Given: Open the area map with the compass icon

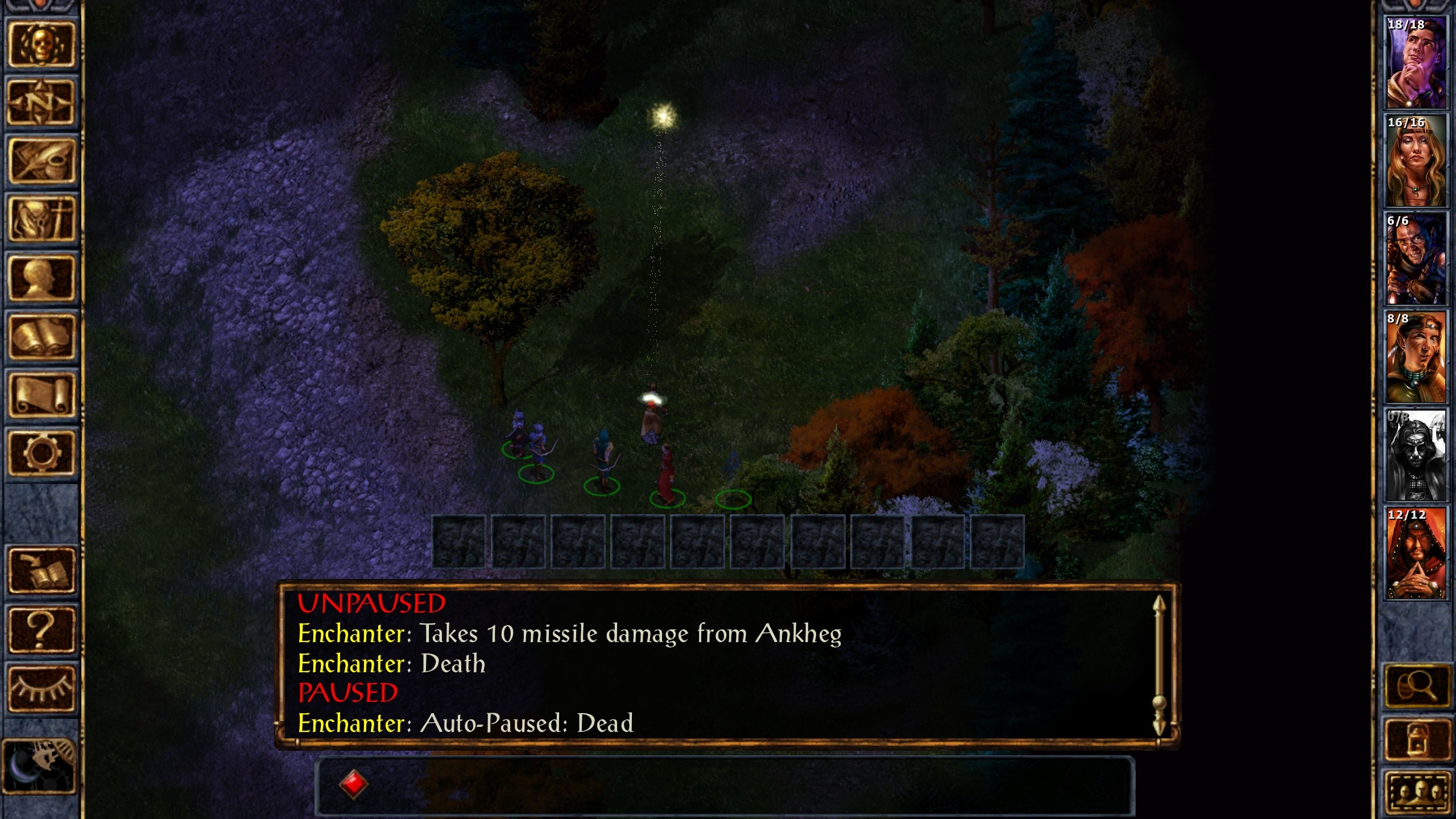Looking at the screenshot, I should pyautogui.click(x=41, y=102).
